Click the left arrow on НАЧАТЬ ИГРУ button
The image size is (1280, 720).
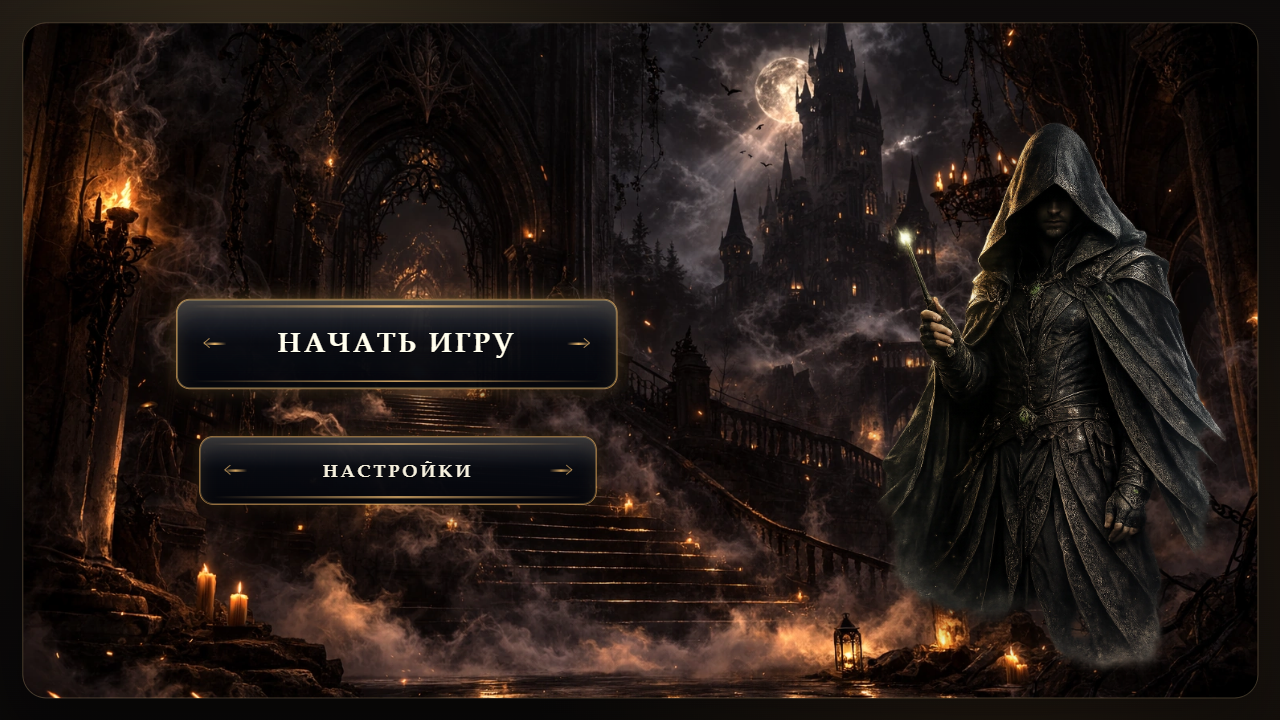point(213,344)
